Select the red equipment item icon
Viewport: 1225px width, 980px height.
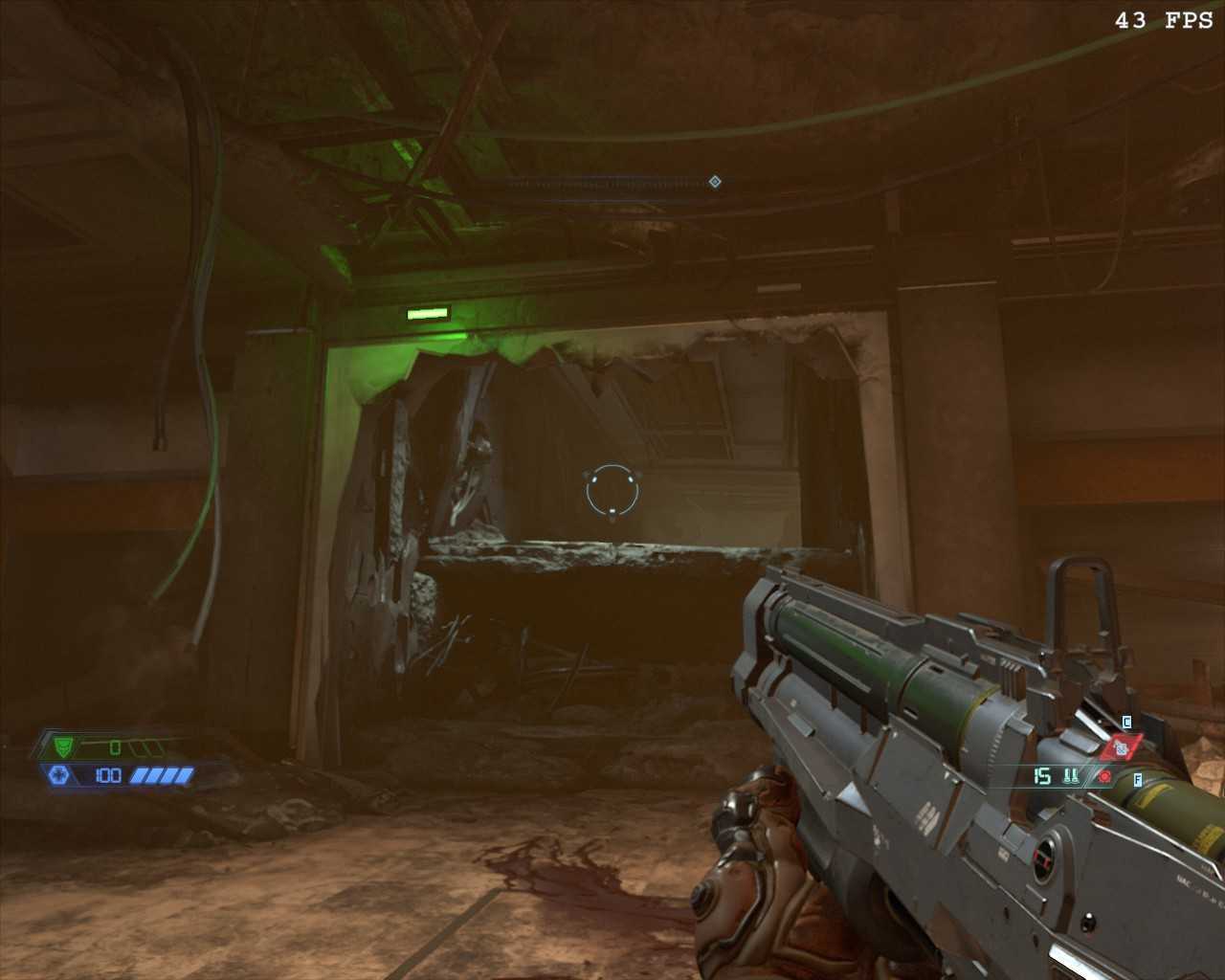(1120, 748)
